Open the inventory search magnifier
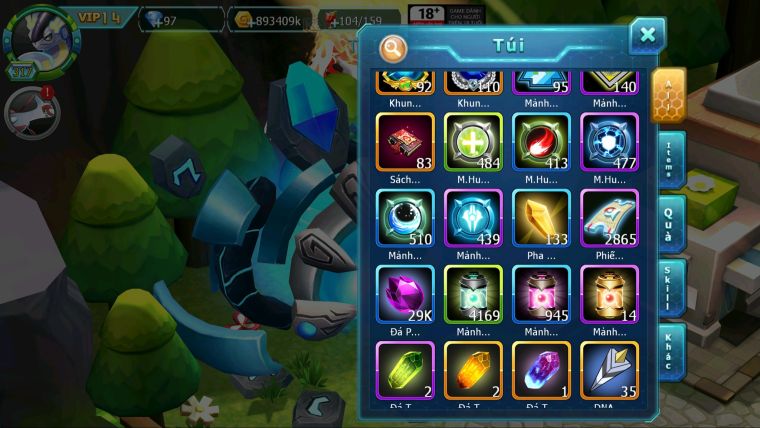The height and width of the screenshot is (428, 760). point(394,46)
